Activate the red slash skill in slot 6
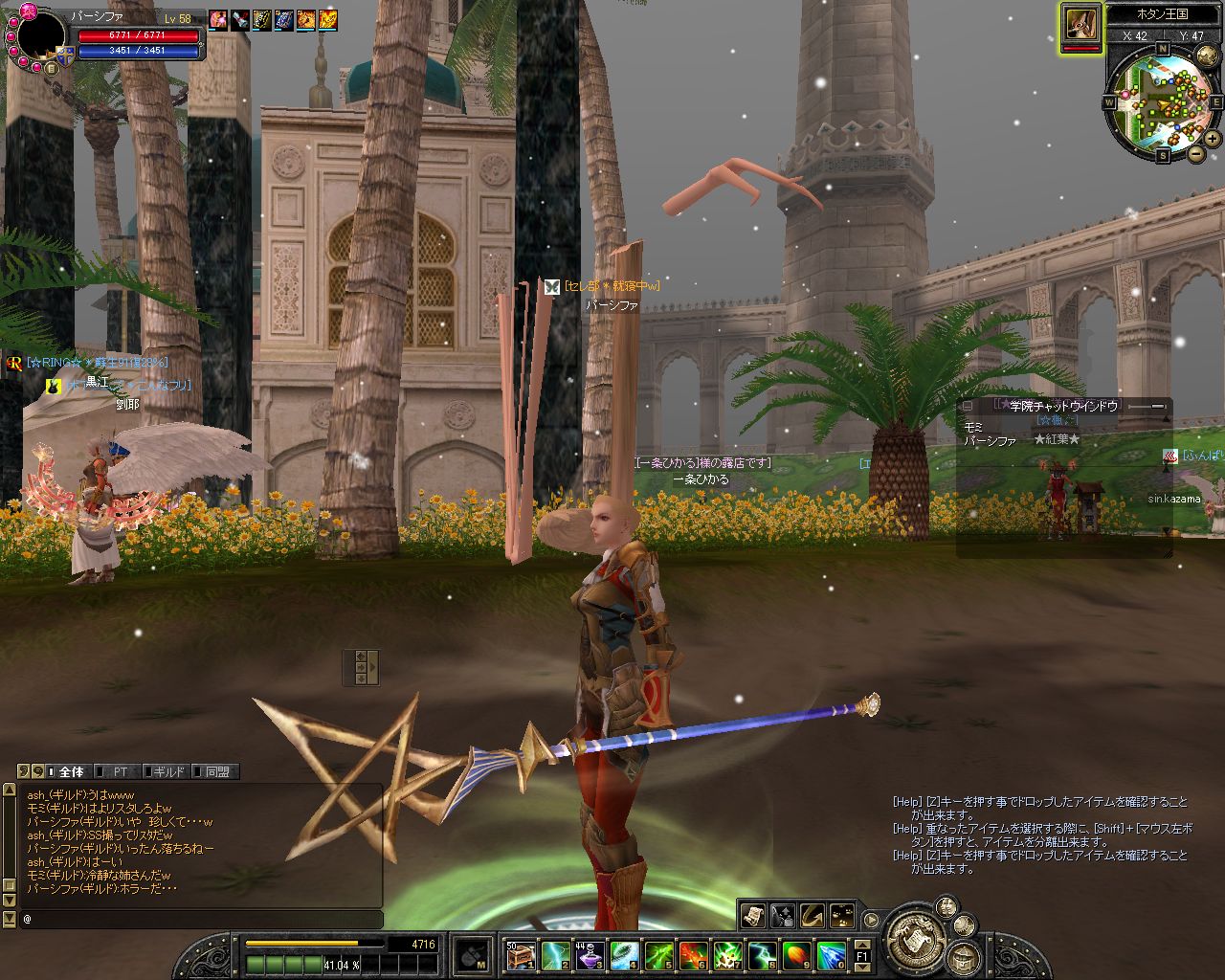Screen dimensions: 1225x980 click(x=693, y=955)
